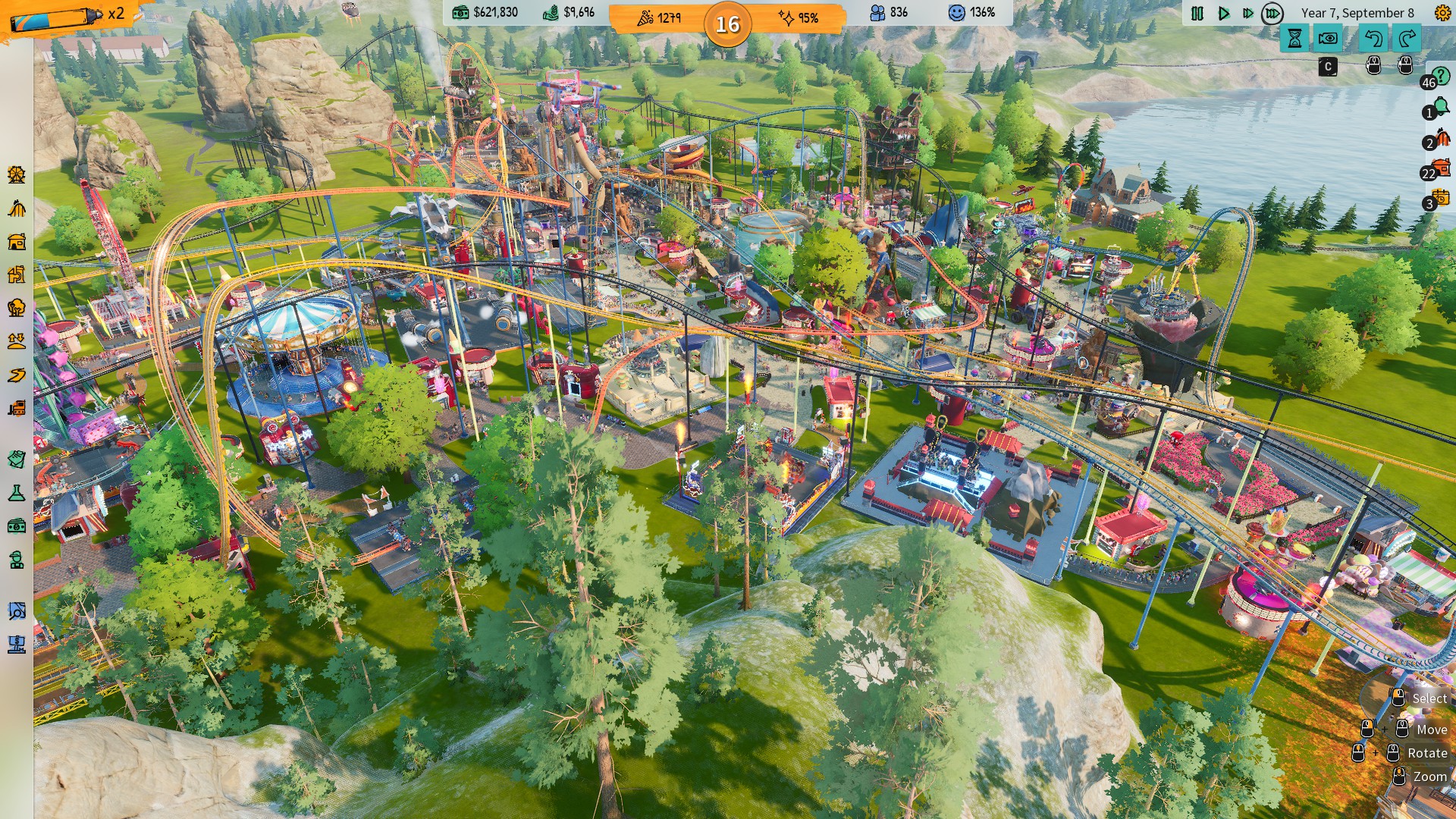Open the help notifications with question mark
Screen dimensions: 1456x819
1439,77
